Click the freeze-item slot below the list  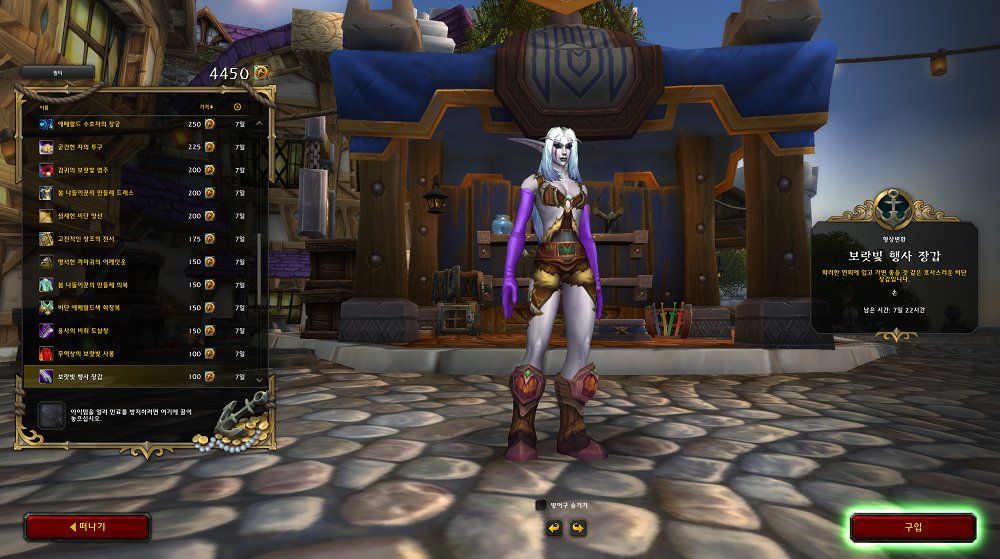[x=52, y=415]
